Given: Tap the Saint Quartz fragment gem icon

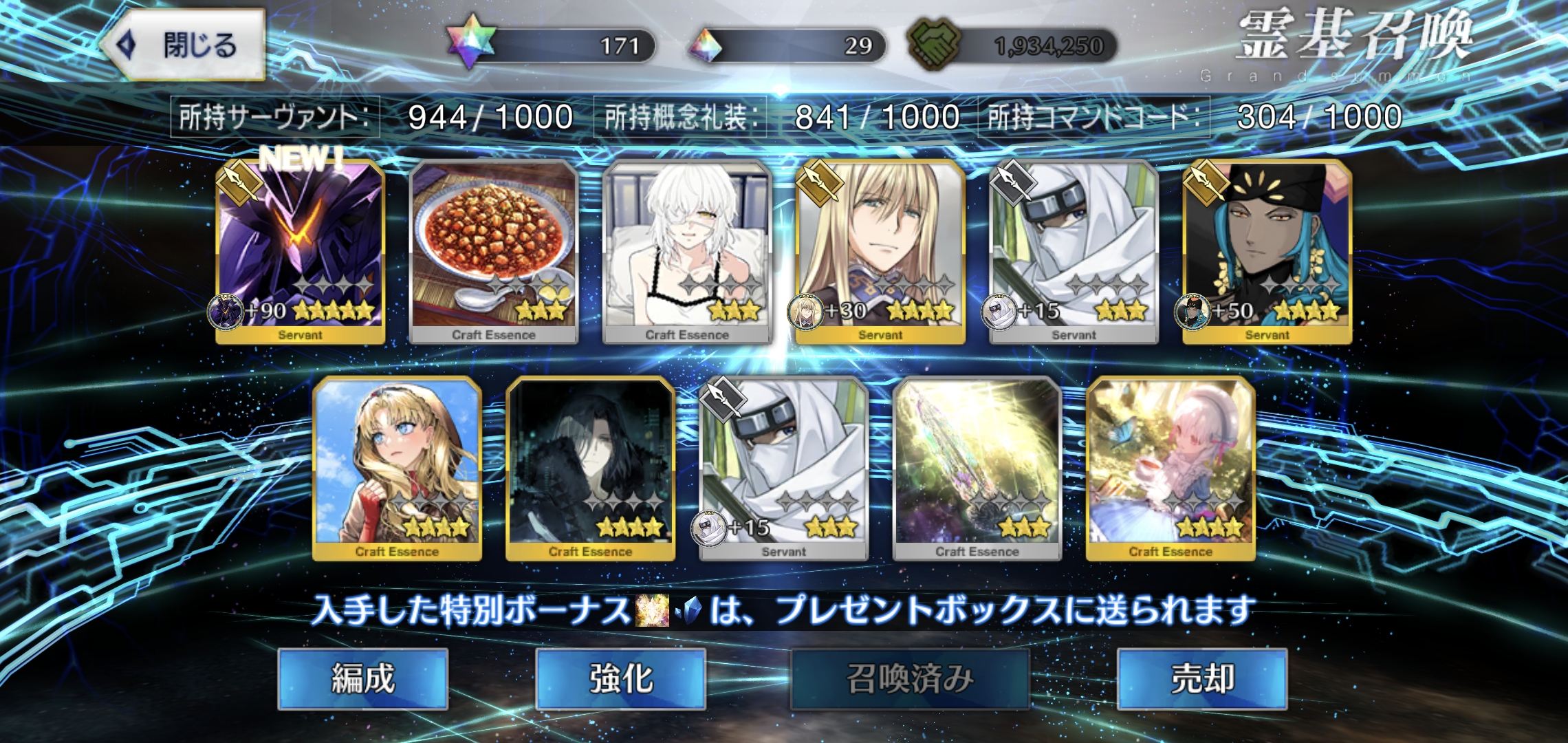Looking at the screenshot, I should [706, 46].
